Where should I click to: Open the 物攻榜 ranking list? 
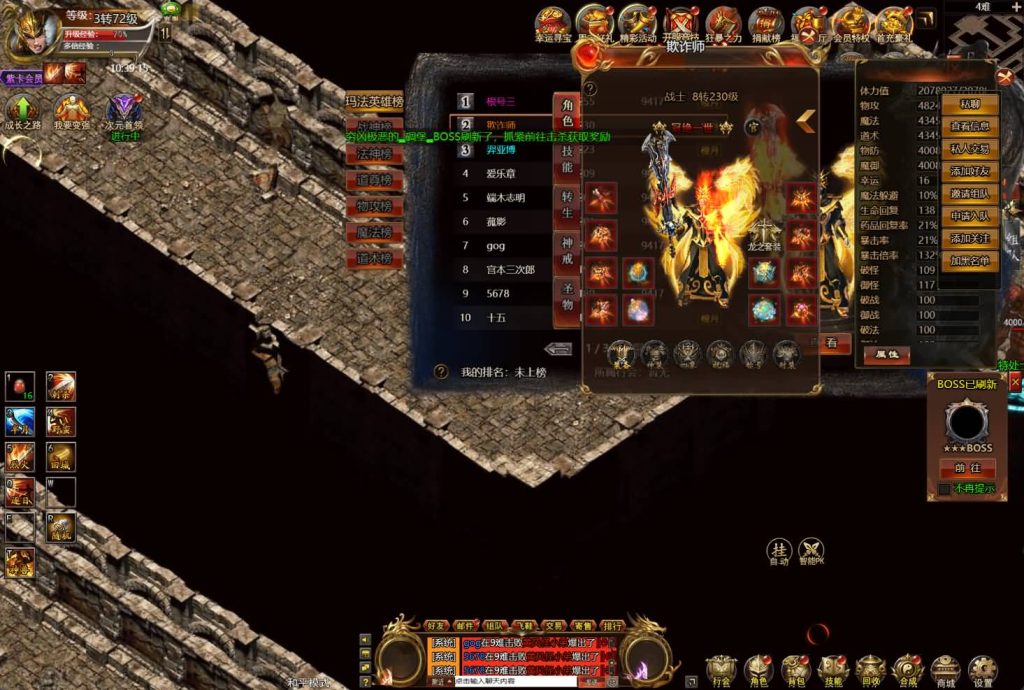coord(373,206)
